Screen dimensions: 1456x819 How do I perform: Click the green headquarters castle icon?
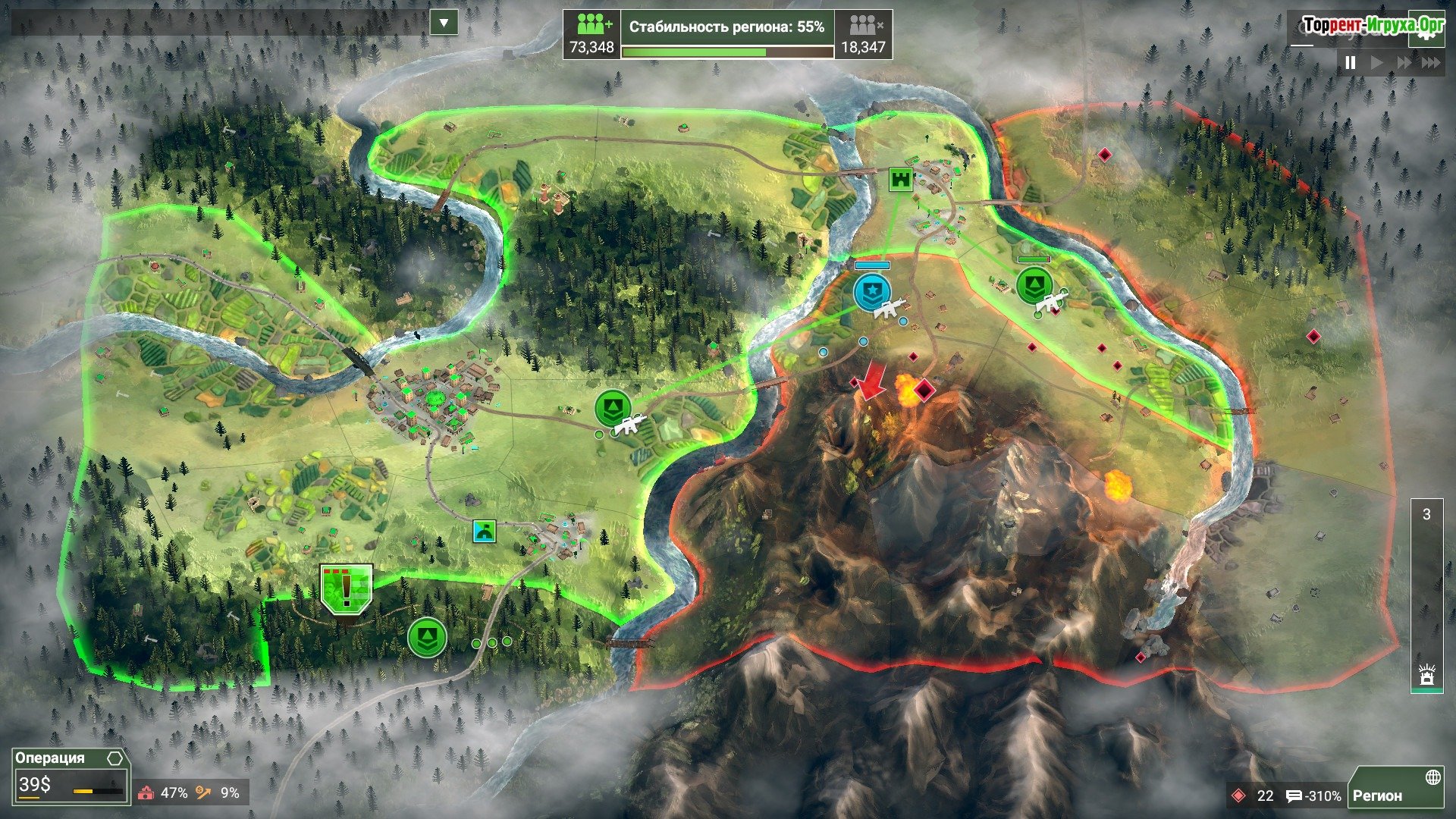point(901,180)
